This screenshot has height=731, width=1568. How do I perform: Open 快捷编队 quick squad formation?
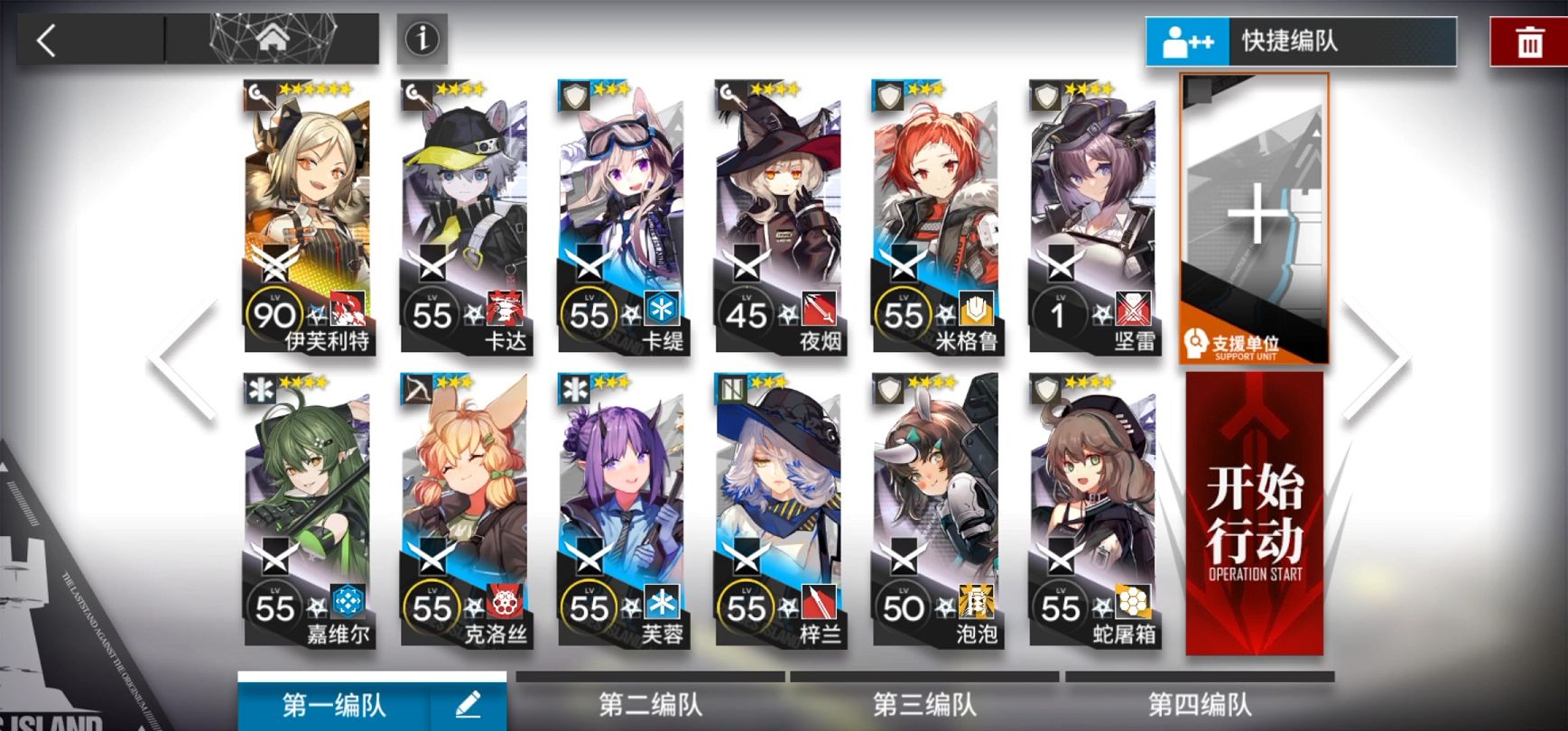(1301, 42)
